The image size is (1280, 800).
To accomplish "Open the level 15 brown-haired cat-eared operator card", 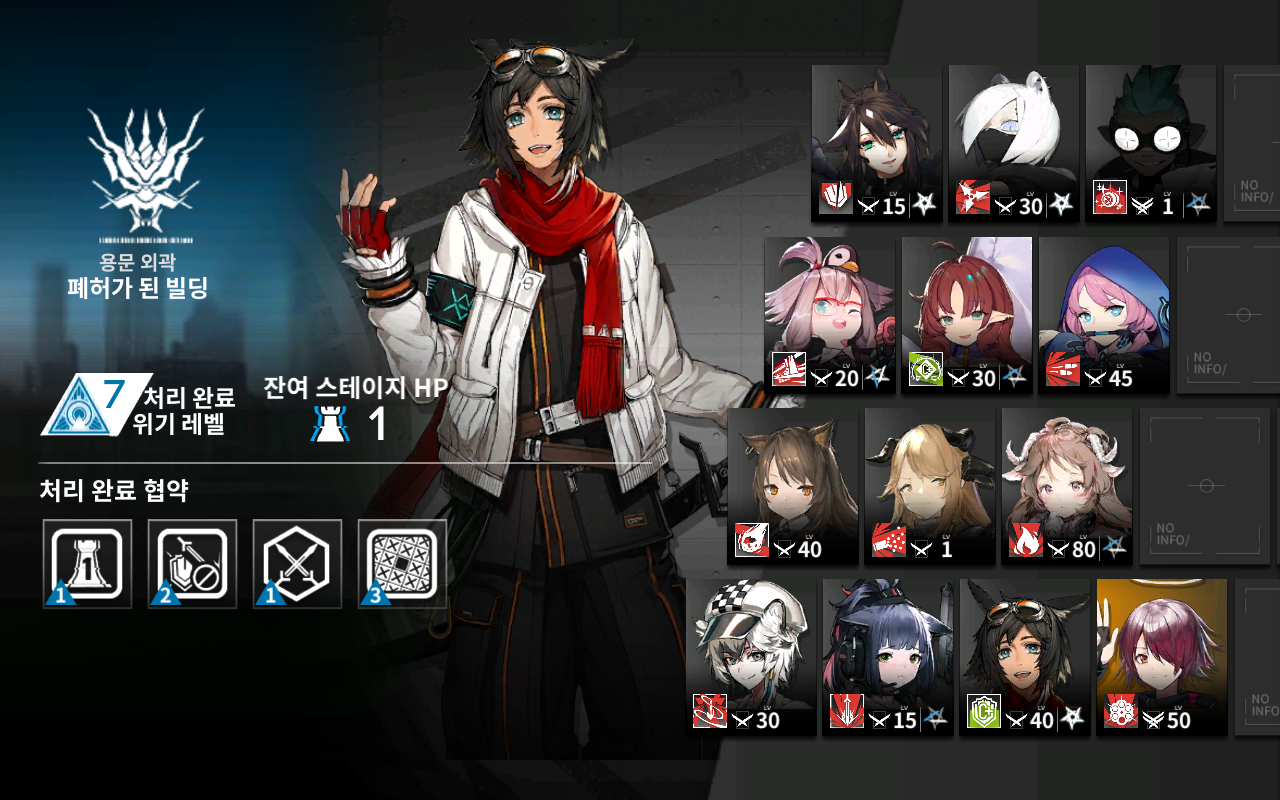I will pos(876,142).
